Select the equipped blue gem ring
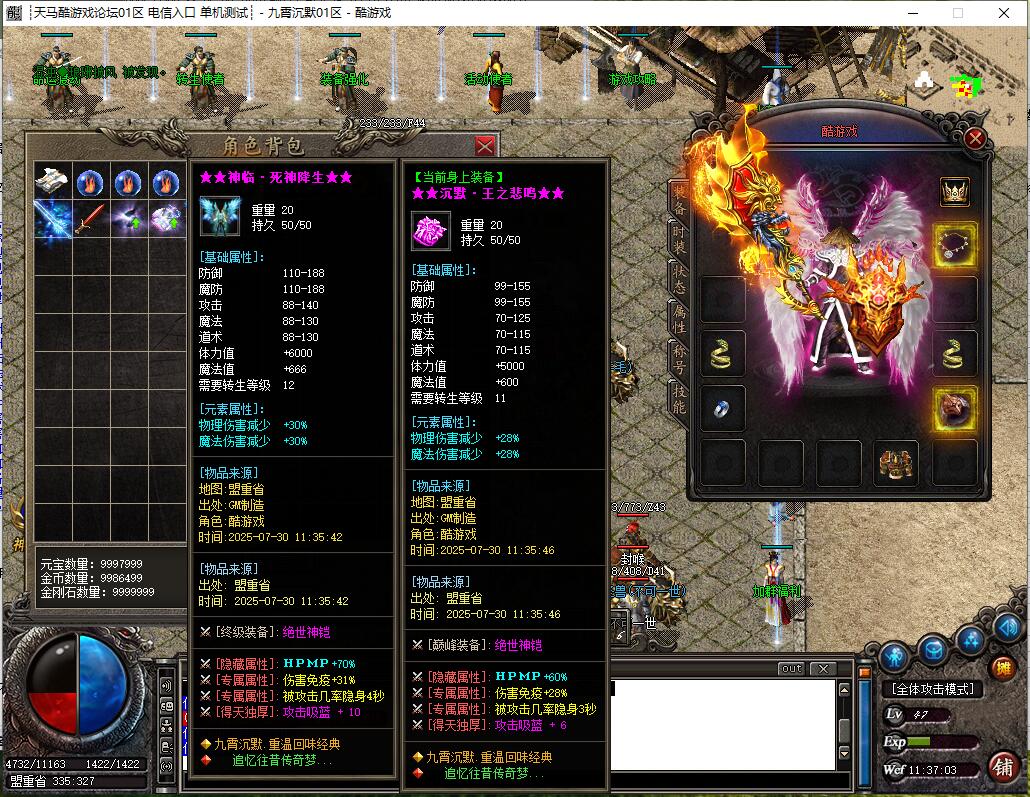 pyautogui.click(x=722, y=408)
